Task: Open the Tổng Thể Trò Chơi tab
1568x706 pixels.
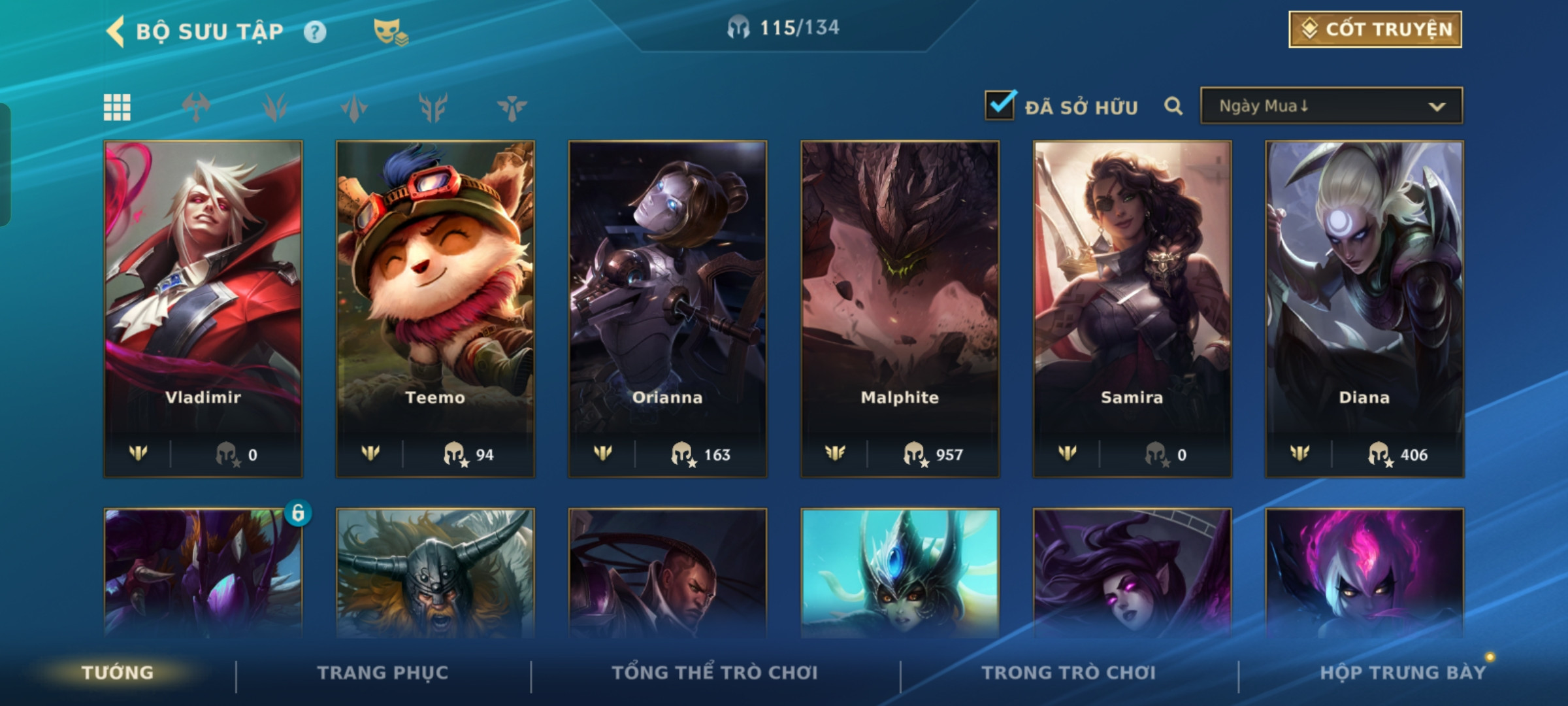Action: pos(715,673)
